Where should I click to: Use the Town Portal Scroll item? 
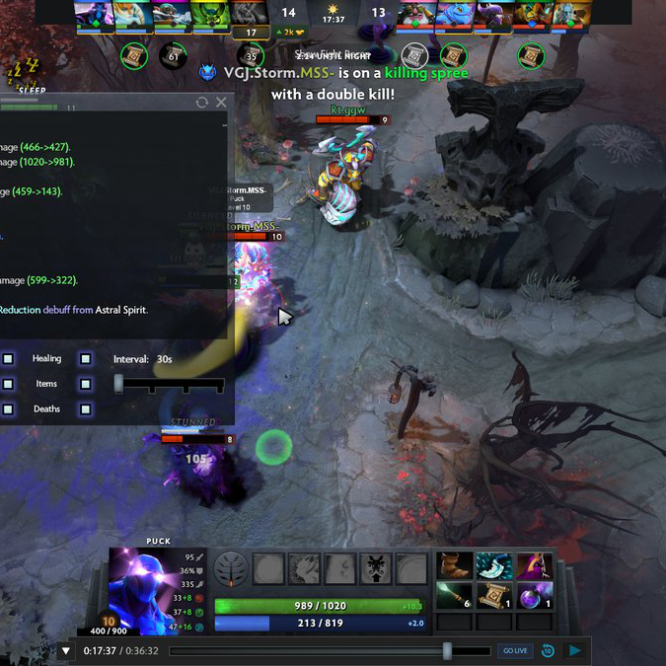pos(494,596)
